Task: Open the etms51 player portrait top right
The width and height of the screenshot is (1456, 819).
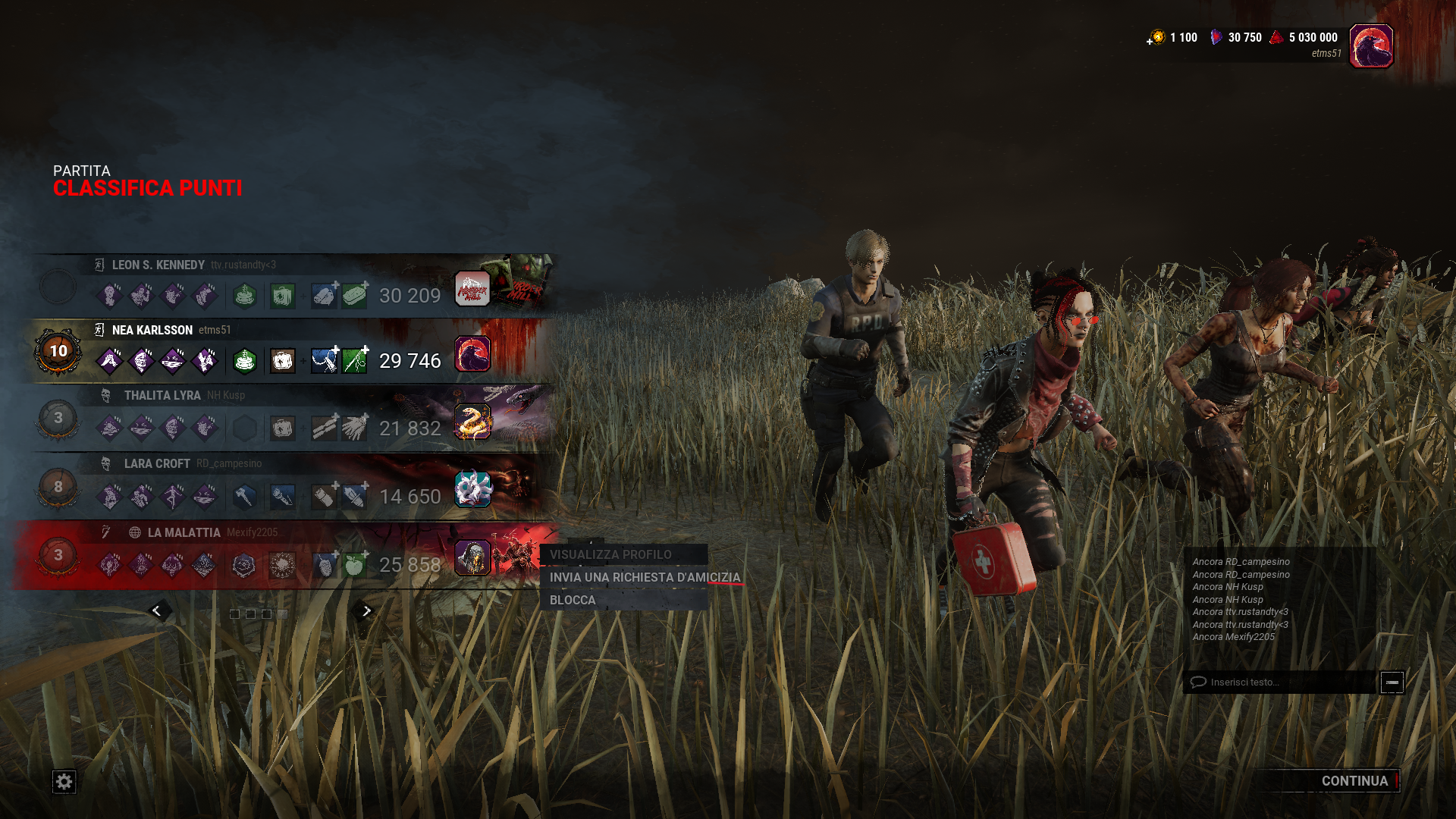Action: pyautogui.click(x=1371, y=45)
